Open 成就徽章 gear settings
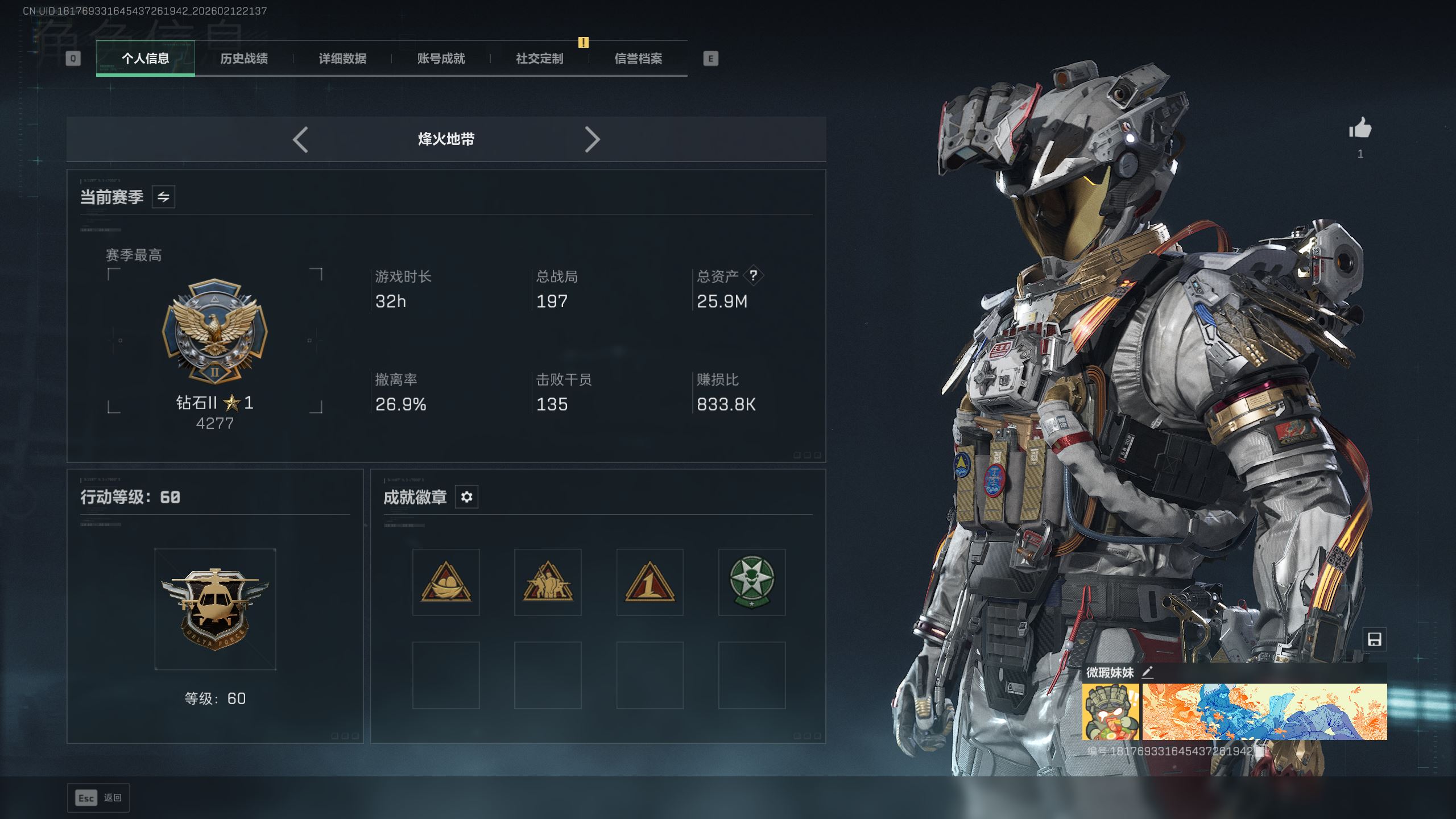This screenshot has height=819, width=1456. pos(466,497)
